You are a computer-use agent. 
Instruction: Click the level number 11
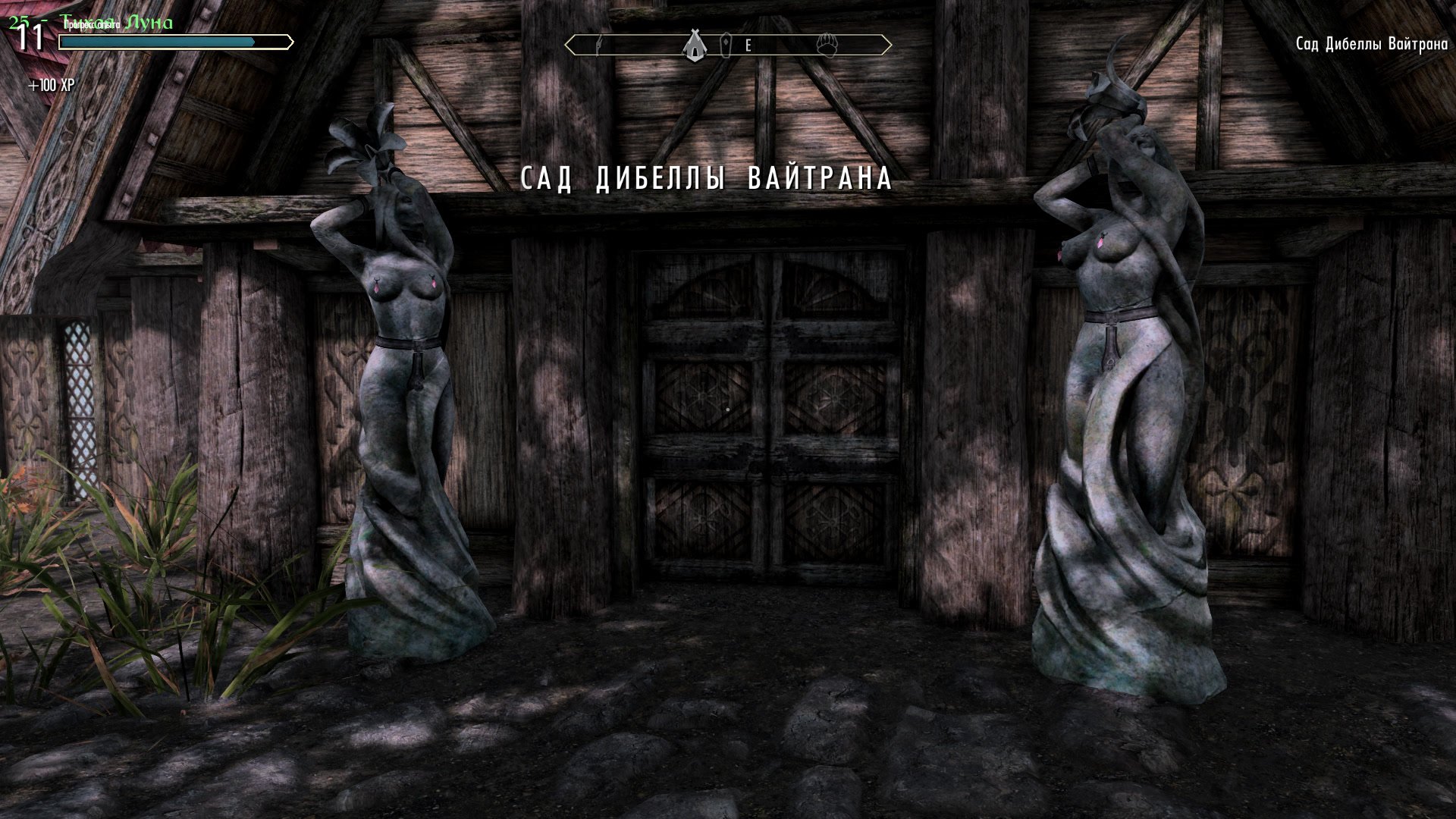click(29, 36)
